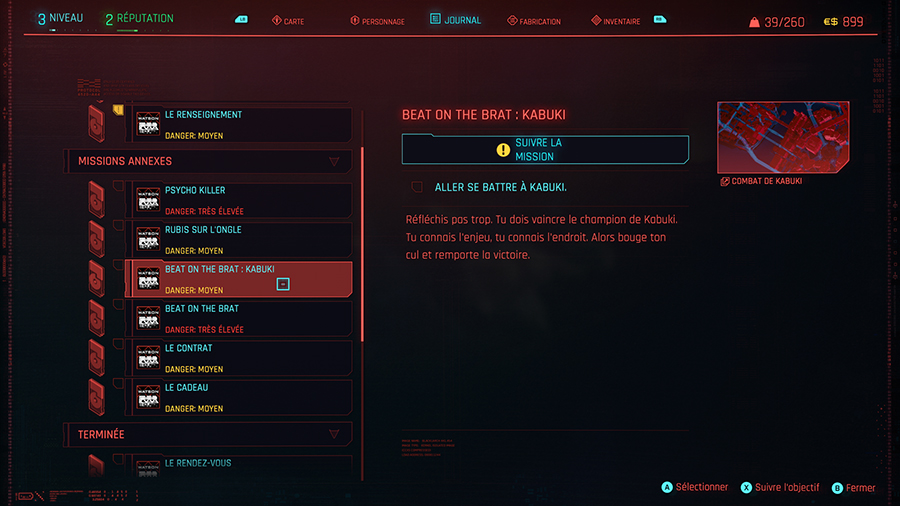Select the Beat on the Brat très élevée mission
This screenshot has height=506, width=900.
pos(240,318)
